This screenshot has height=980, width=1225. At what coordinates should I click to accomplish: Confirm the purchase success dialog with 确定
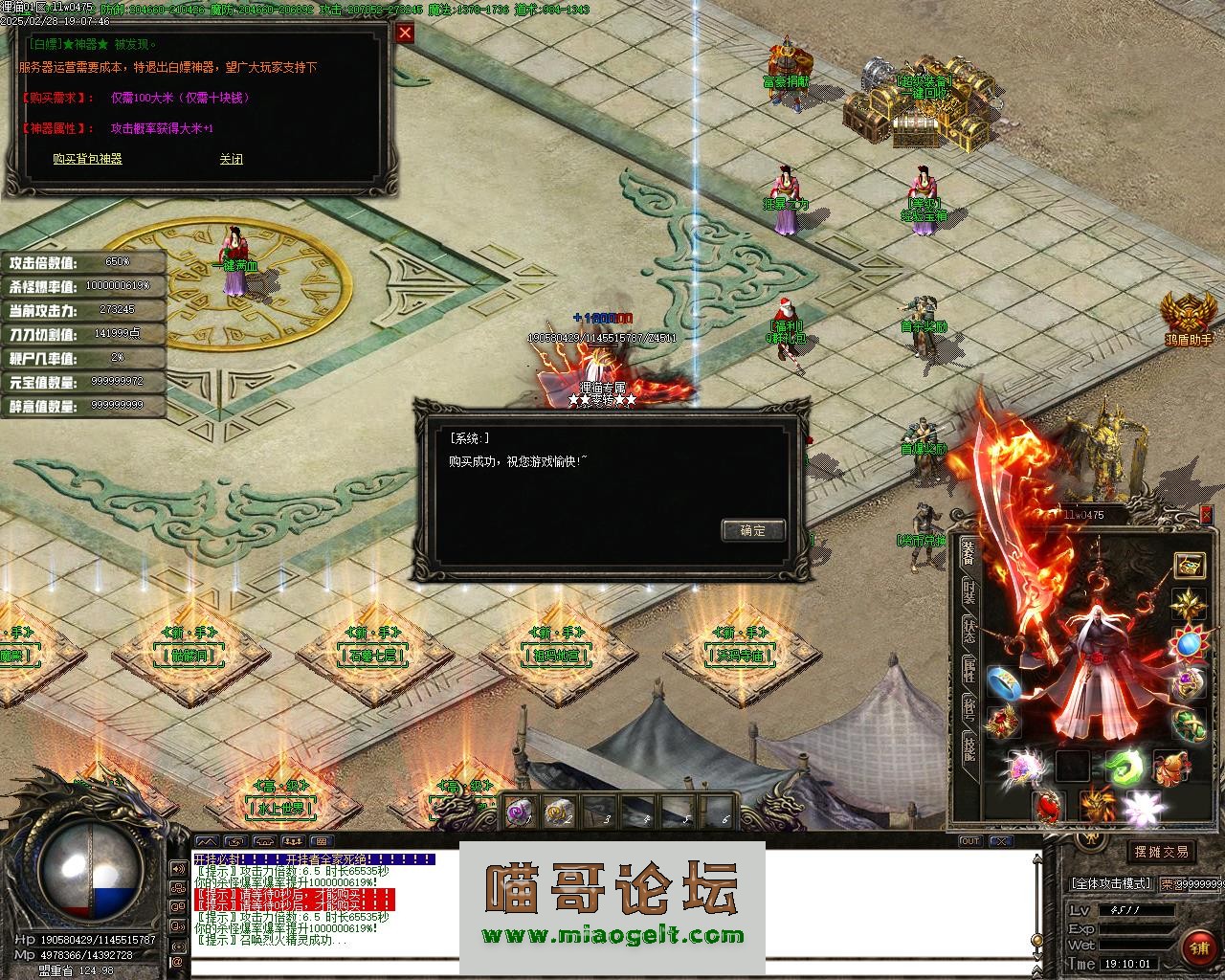[753, 530]
